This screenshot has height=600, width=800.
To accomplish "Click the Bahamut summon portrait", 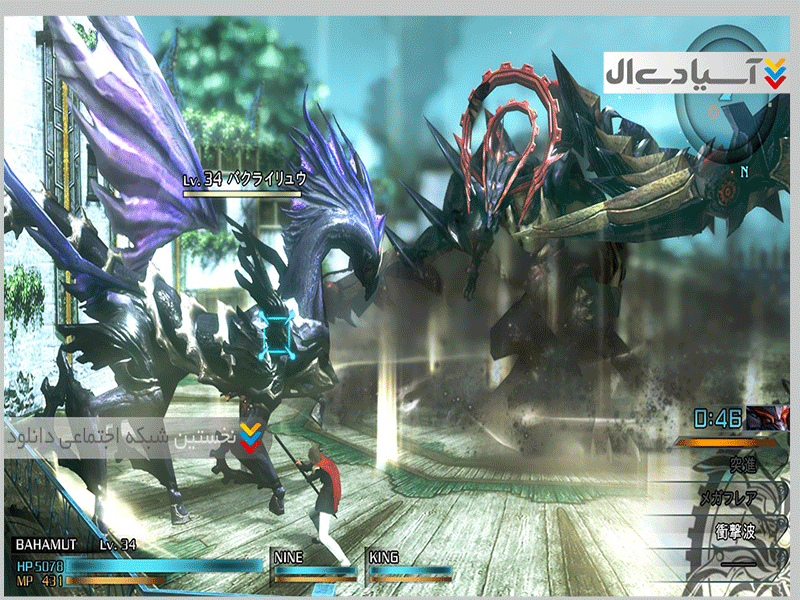I will click(766, 418).
